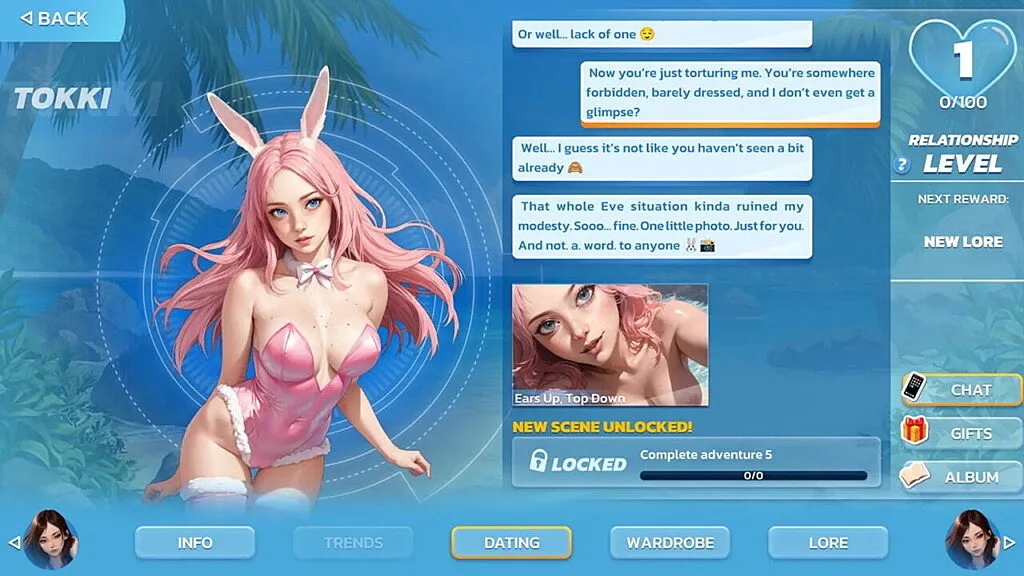This screenshot has height=576, width=1024.
Task: Open the WARDROBE tab
Action: point(670,543)
